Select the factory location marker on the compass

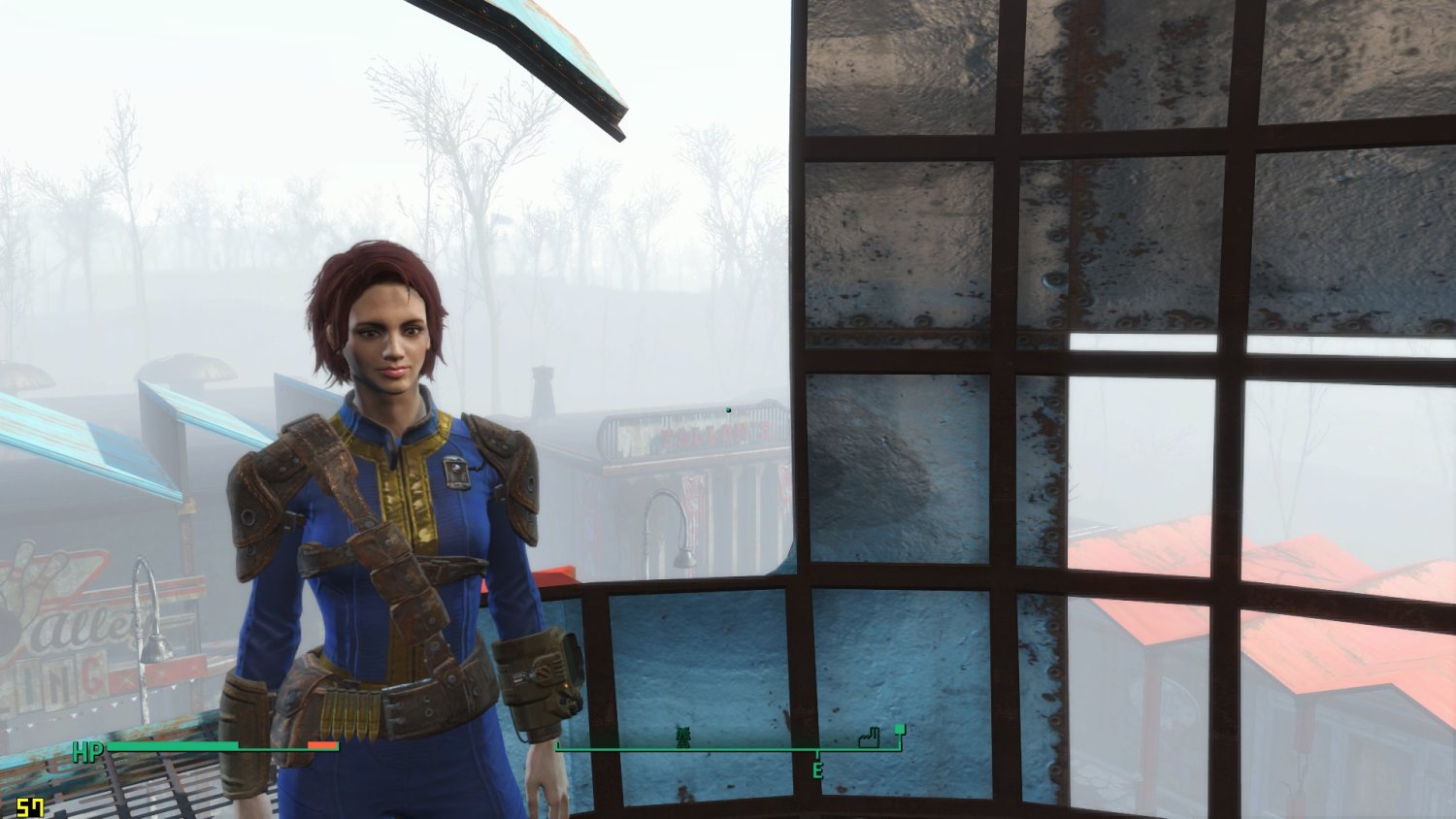click(x=869, y=739)
